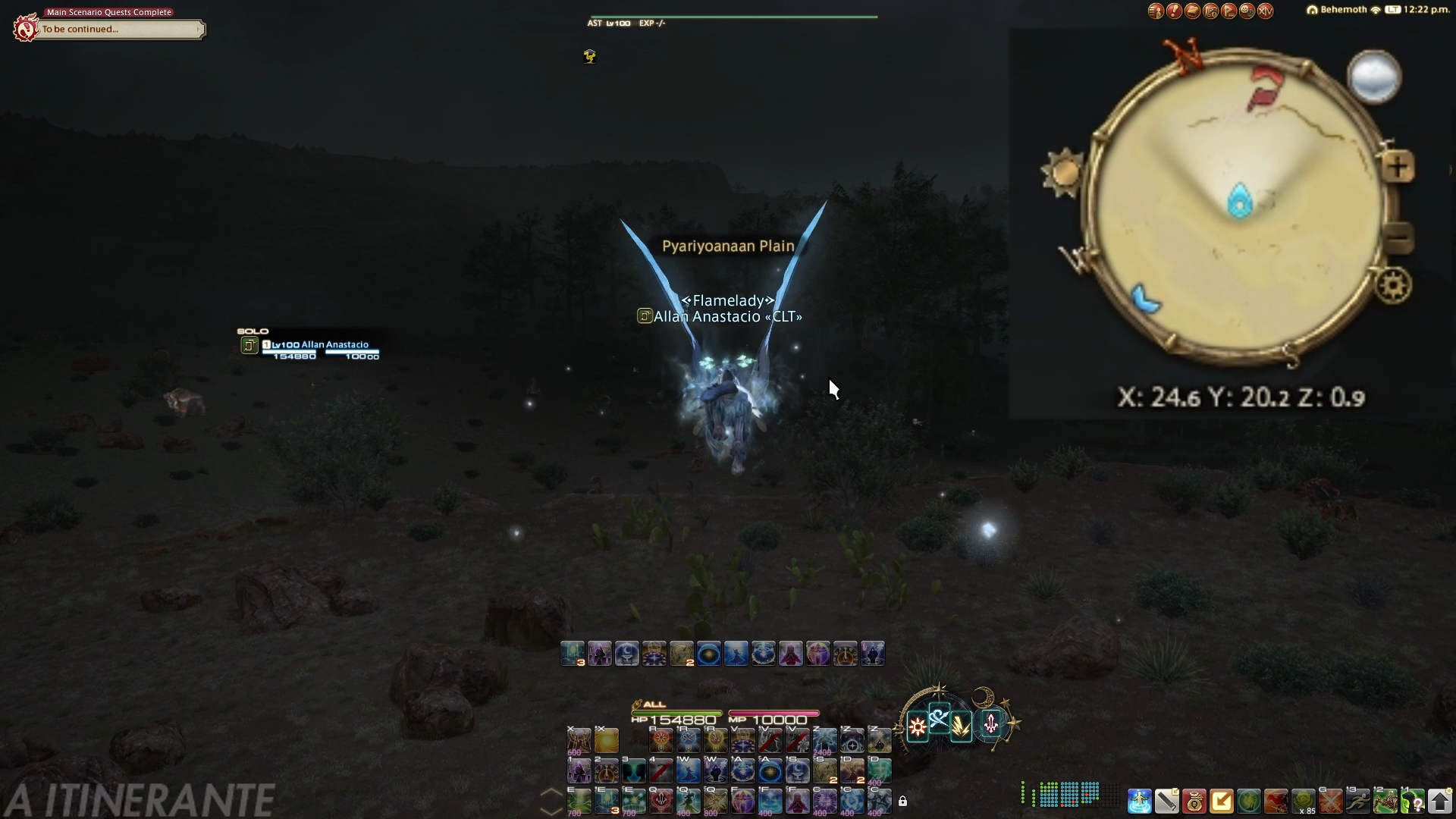Image resolution: width=1456 pixels, height=819 pixels.
Task: Click the red coin pouch icon
Action: pos(1194,801)
